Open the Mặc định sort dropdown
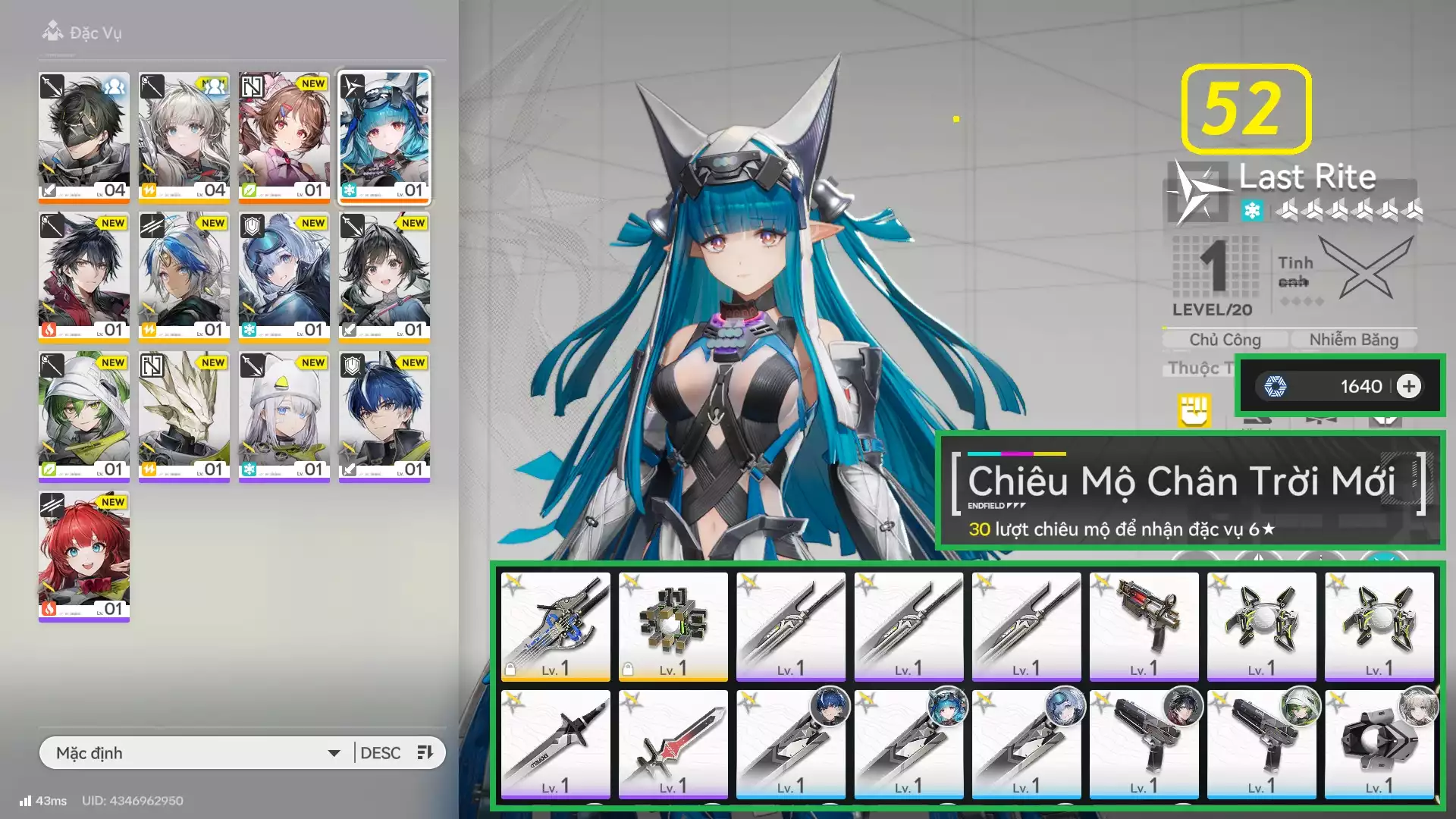The height and width of the screenshot is (819, 1456). point(197,753)
